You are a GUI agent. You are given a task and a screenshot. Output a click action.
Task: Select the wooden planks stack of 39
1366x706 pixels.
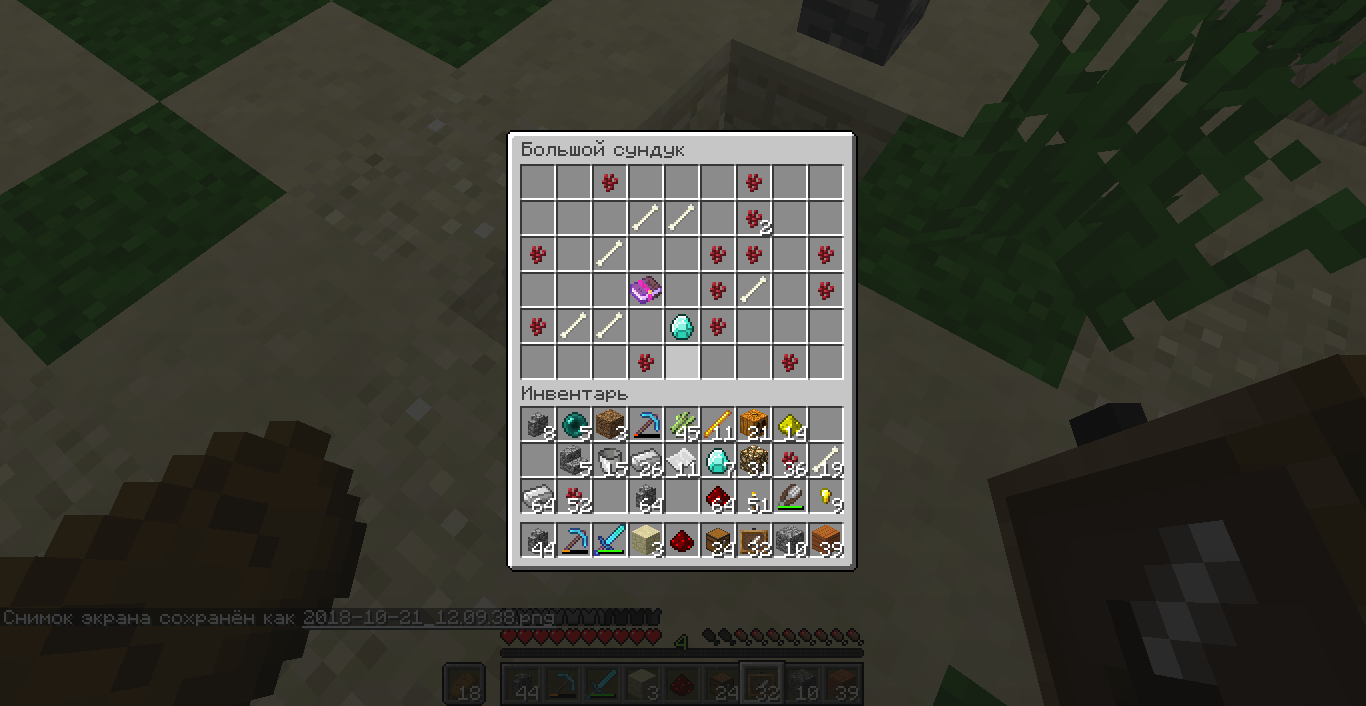click(x=826, y=542)
